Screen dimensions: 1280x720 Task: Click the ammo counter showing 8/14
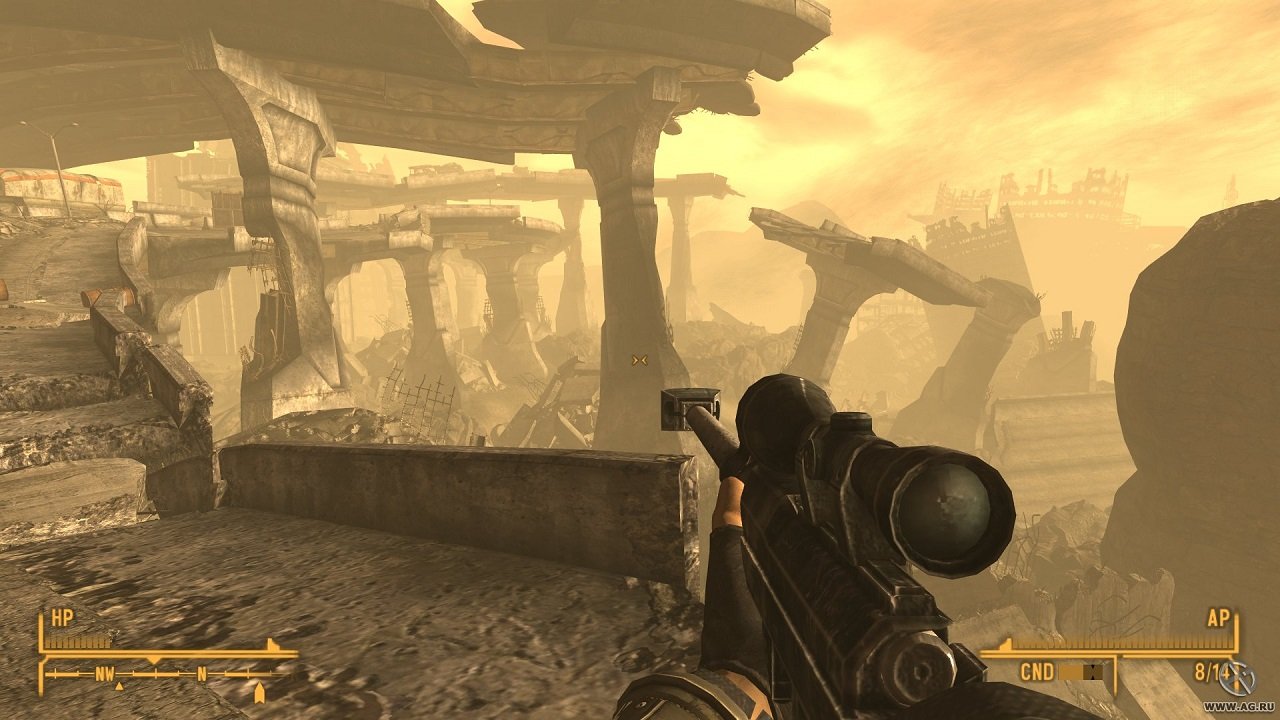click(x=1212, y=671)
